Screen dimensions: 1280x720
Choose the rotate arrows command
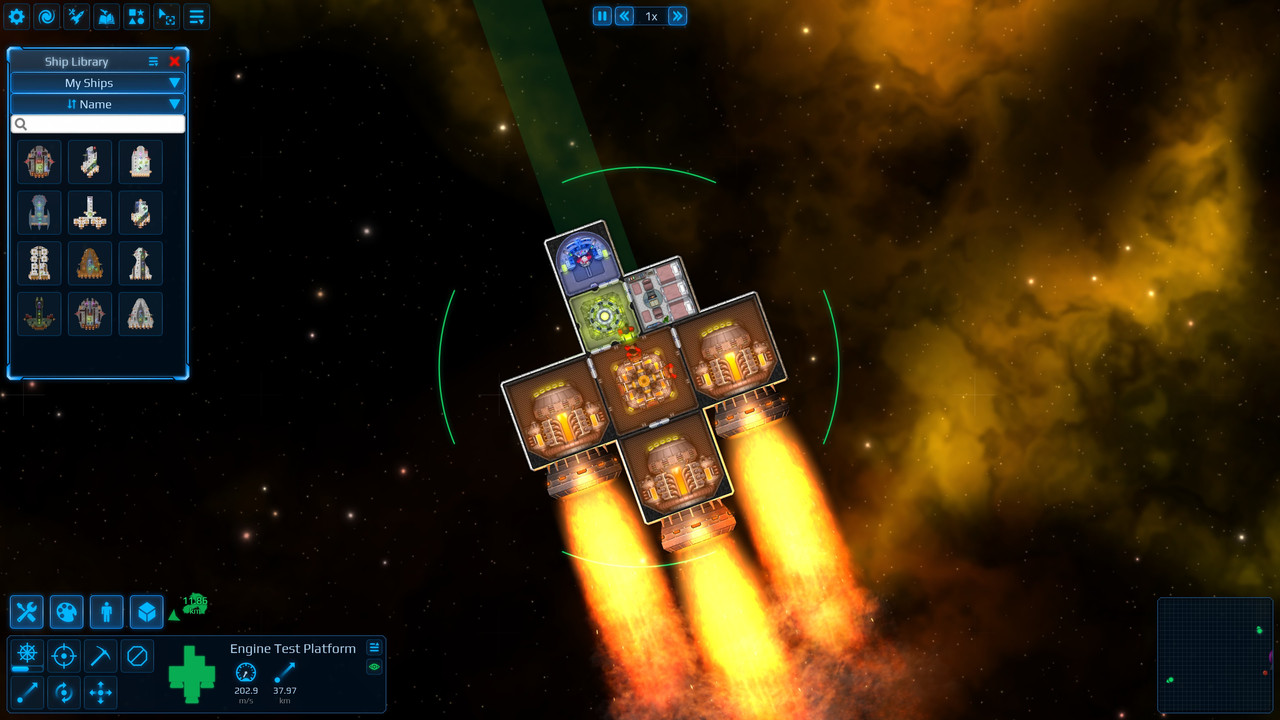coord(64,692)
